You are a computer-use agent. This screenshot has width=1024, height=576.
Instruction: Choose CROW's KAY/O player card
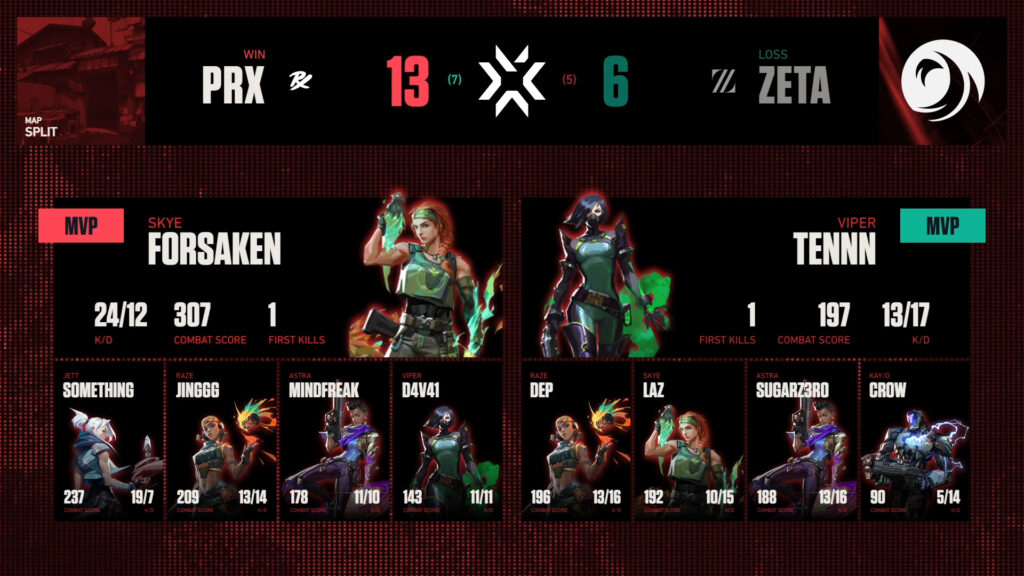pyautogui.click(x=913, y=440)
